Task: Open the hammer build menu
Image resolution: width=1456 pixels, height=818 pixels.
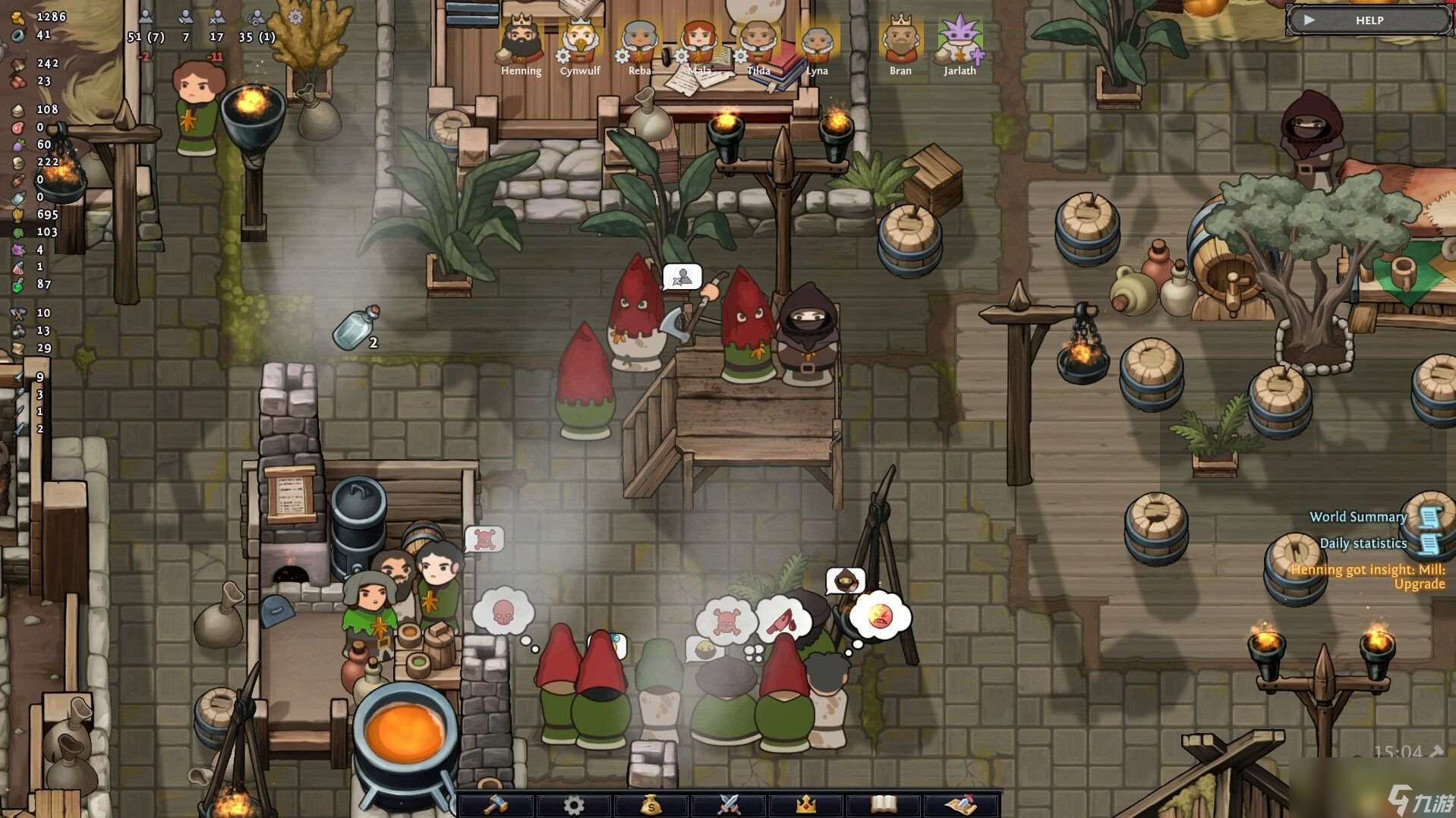Action: click(x=496, y=804)
